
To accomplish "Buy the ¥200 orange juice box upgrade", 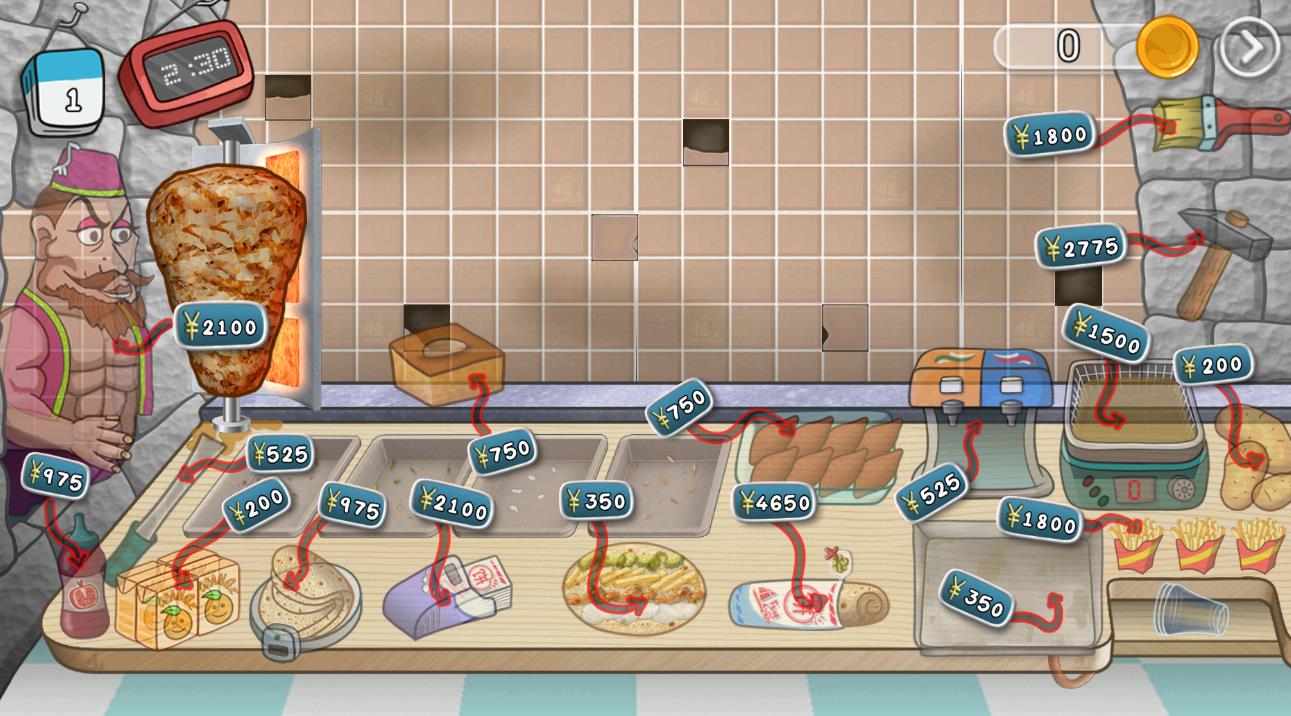I will coord(256,503).
